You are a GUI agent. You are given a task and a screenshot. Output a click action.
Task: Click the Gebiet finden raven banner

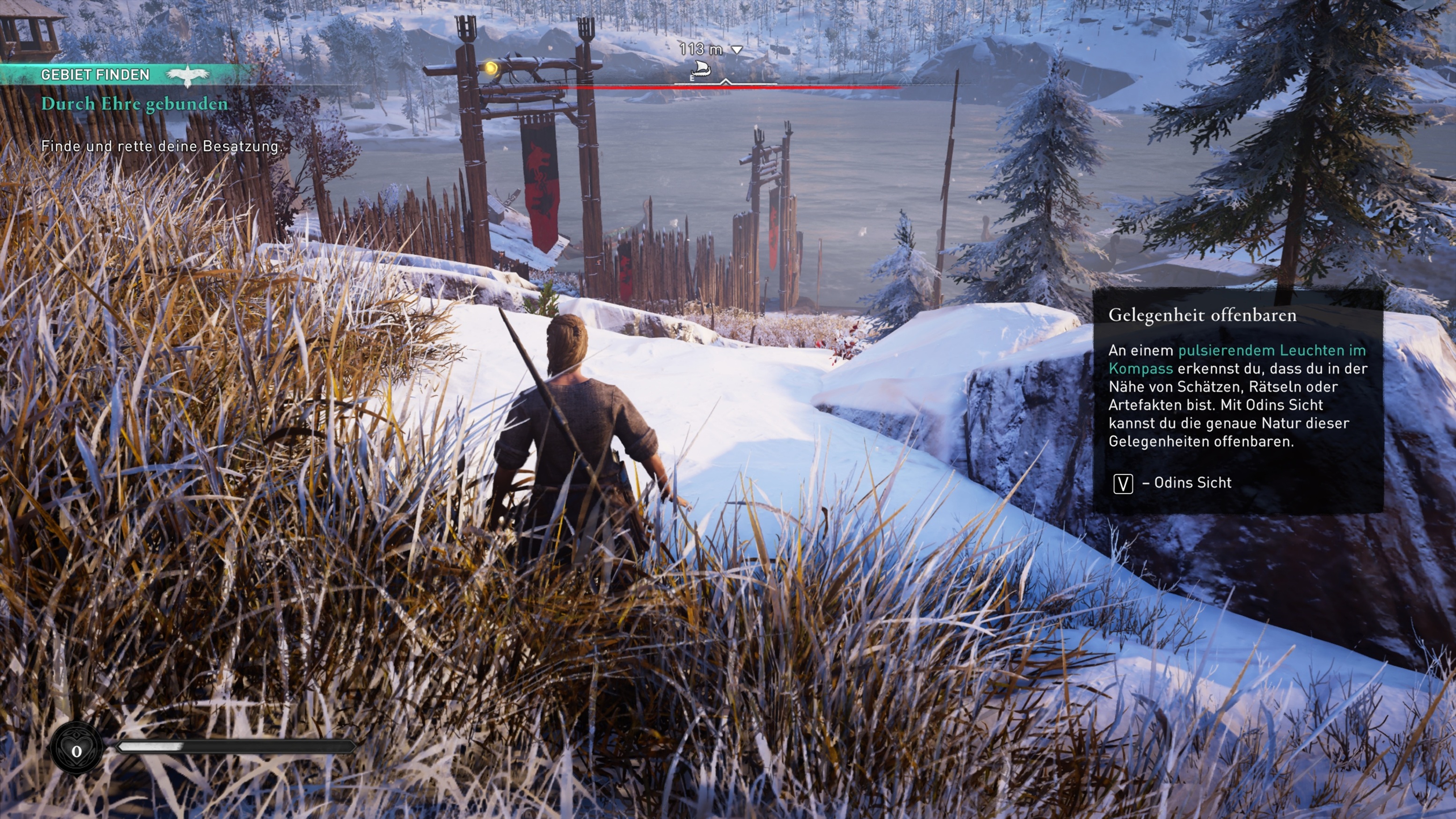187,74
